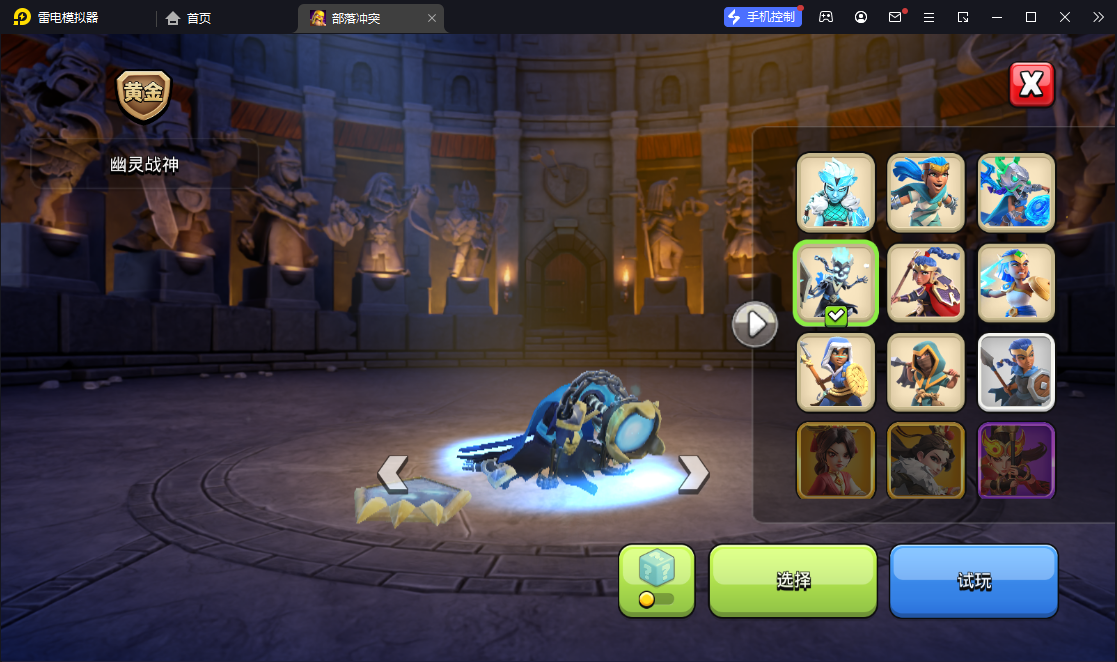The height and width of the screenshot is (662, 1117).
Task: Close the skin selection screen
Action: [1031, 85]
